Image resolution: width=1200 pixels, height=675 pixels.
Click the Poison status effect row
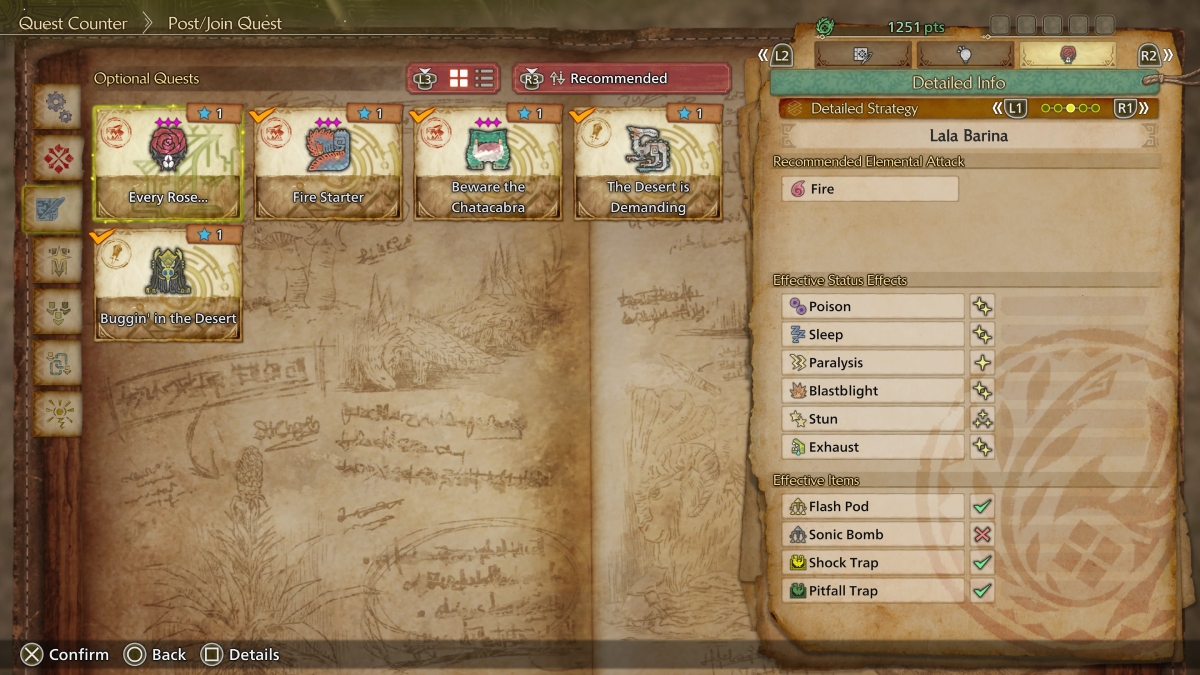(872, 307)
